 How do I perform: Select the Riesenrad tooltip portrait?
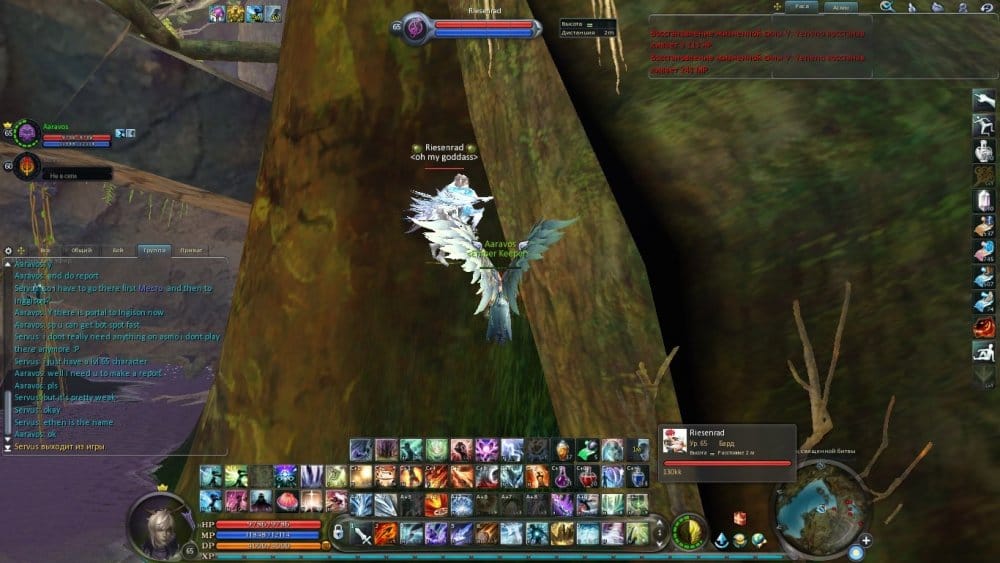[675, 442]
